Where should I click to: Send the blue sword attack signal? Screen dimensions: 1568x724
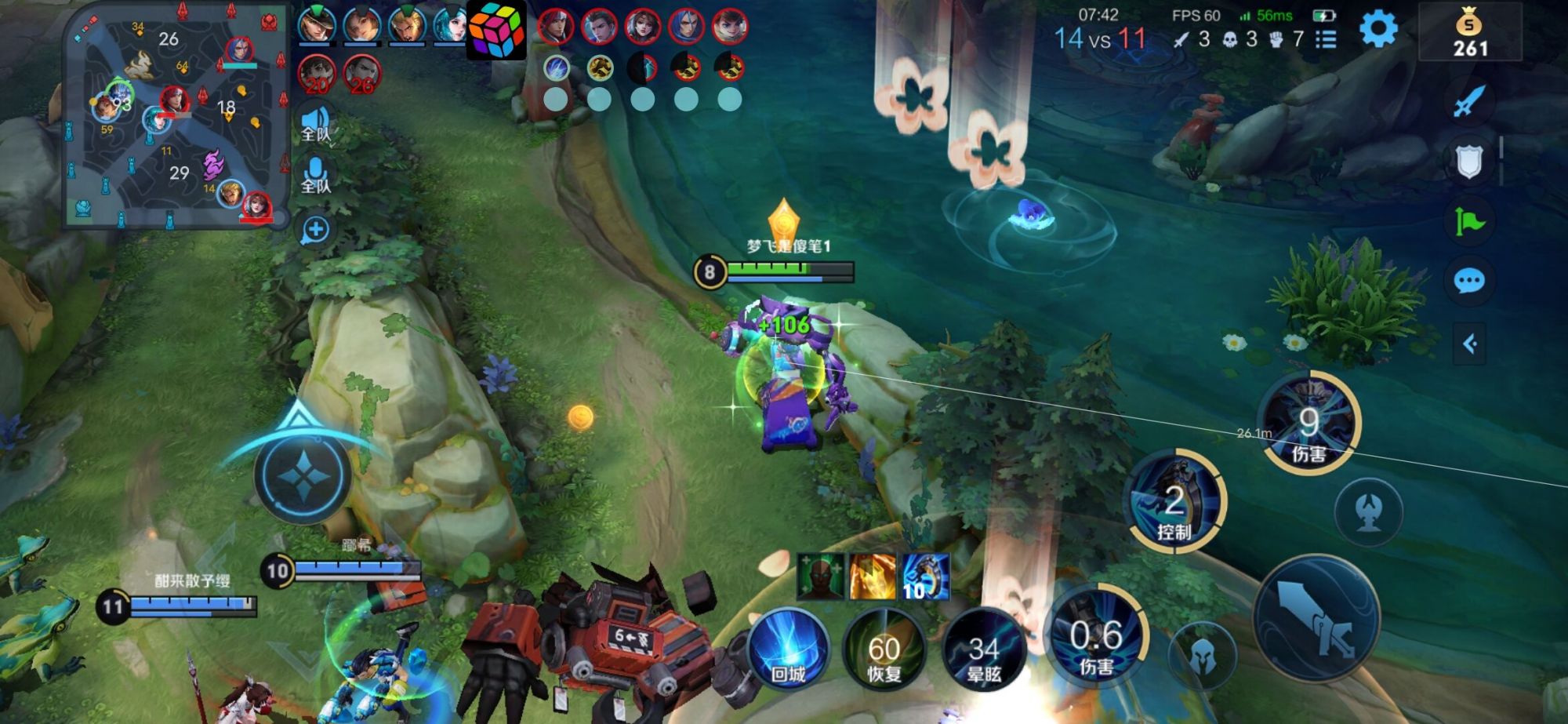[x=1468, y=102]
